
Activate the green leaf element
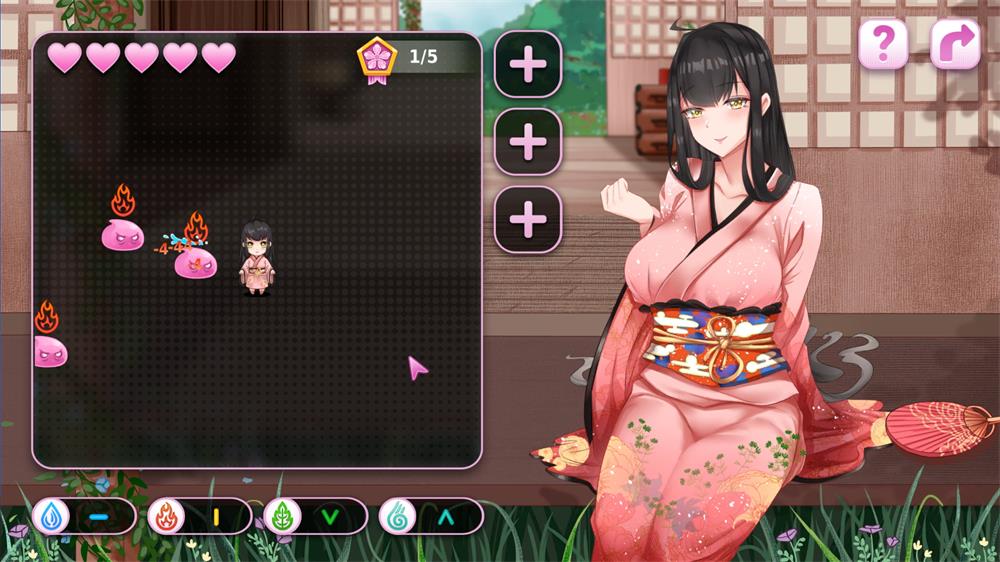click(282, 516)
